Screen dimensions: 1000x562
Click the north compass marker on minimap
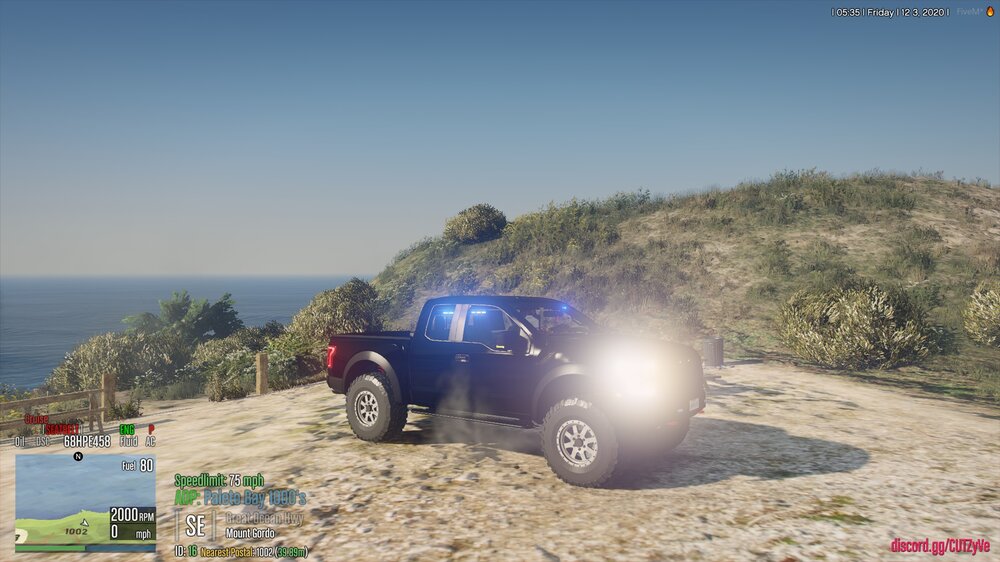pyautogui.click(x=78, y=456)
